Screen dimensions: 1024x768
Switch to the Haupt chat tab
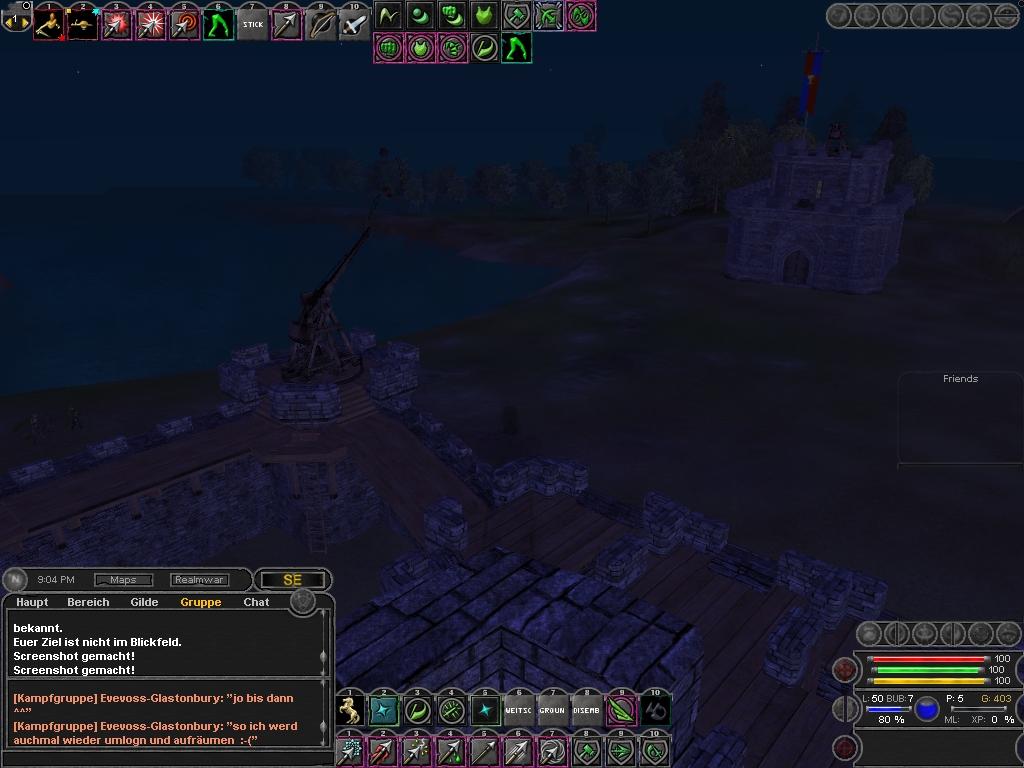pos(32,602)
